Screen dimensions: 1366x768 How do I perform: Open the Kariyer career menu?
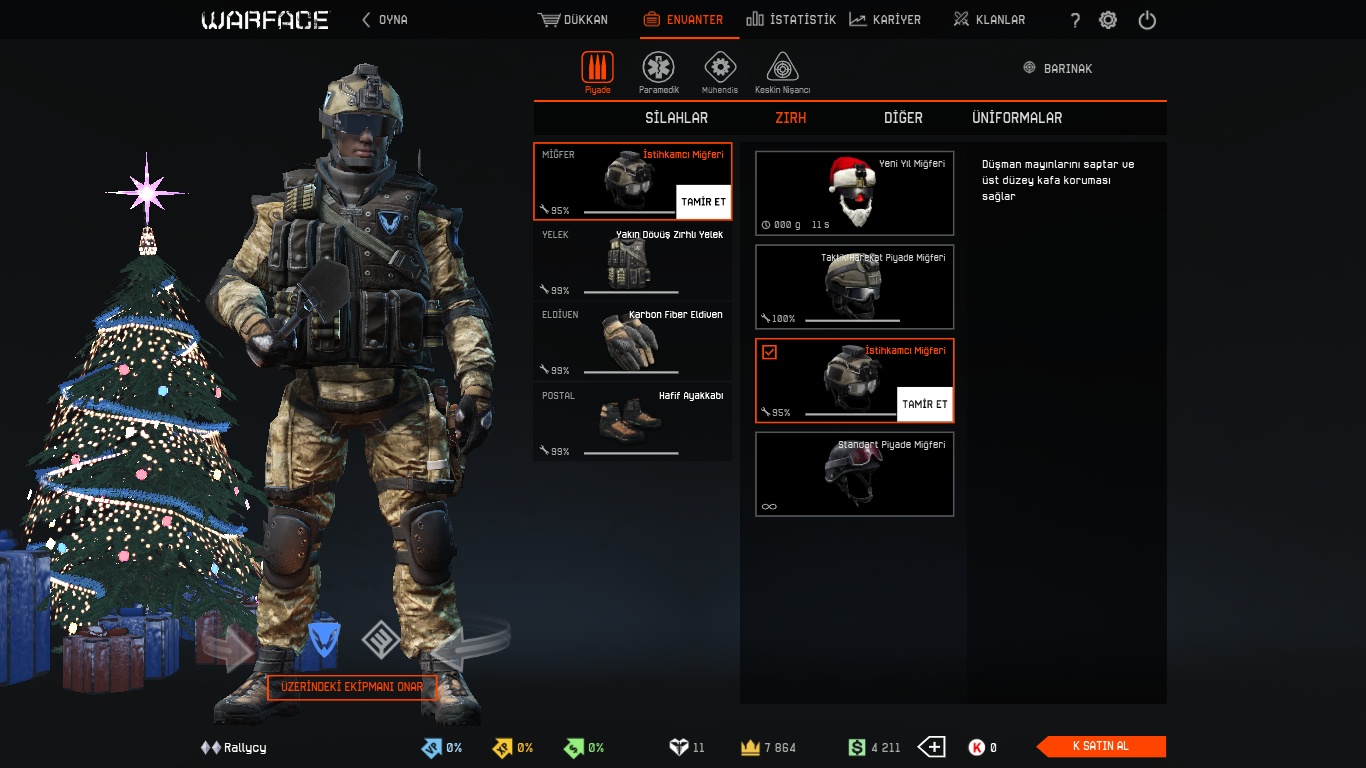pos(885,20)
